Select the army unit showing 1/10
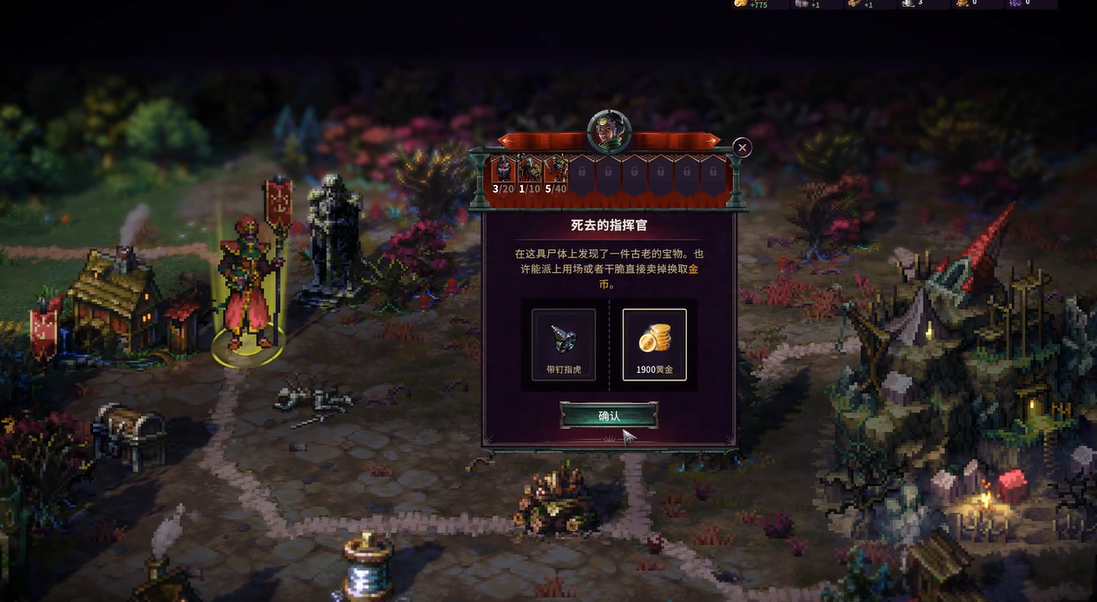Screen dimensions: 1097x602 click(x=529, y=174)
